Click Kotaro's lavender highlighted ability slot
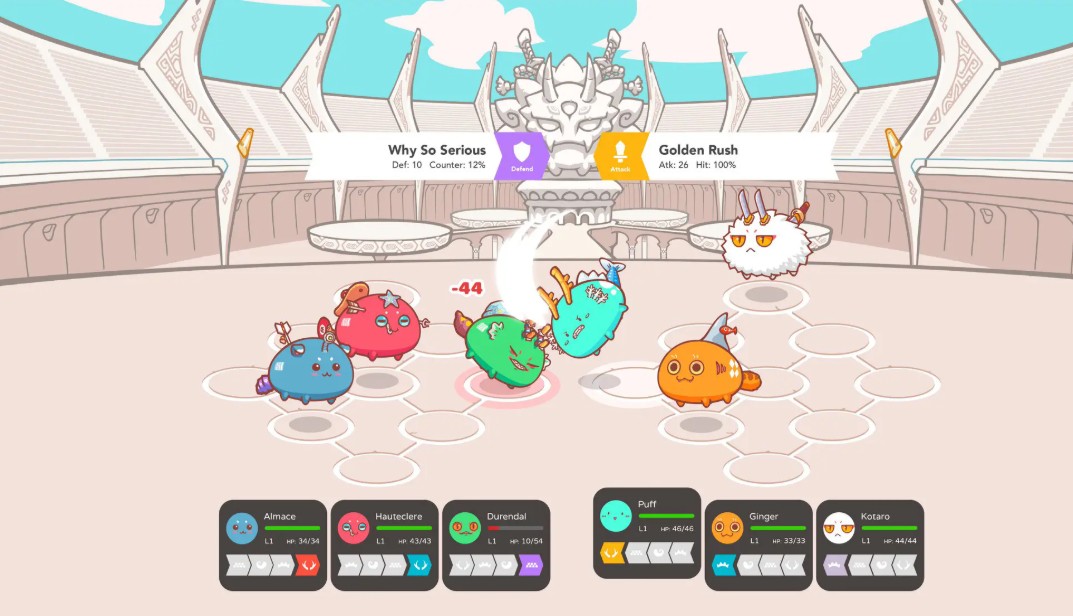The height and width of the screenshot is (616, 1073). pyautogui.click(x=835, y=566)
